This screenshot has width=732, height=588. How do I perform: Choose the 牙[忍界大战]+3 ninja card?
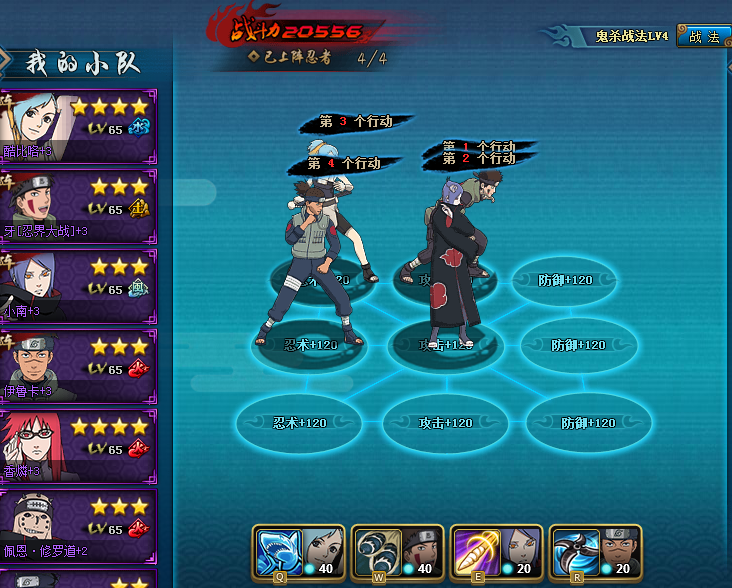78,206
